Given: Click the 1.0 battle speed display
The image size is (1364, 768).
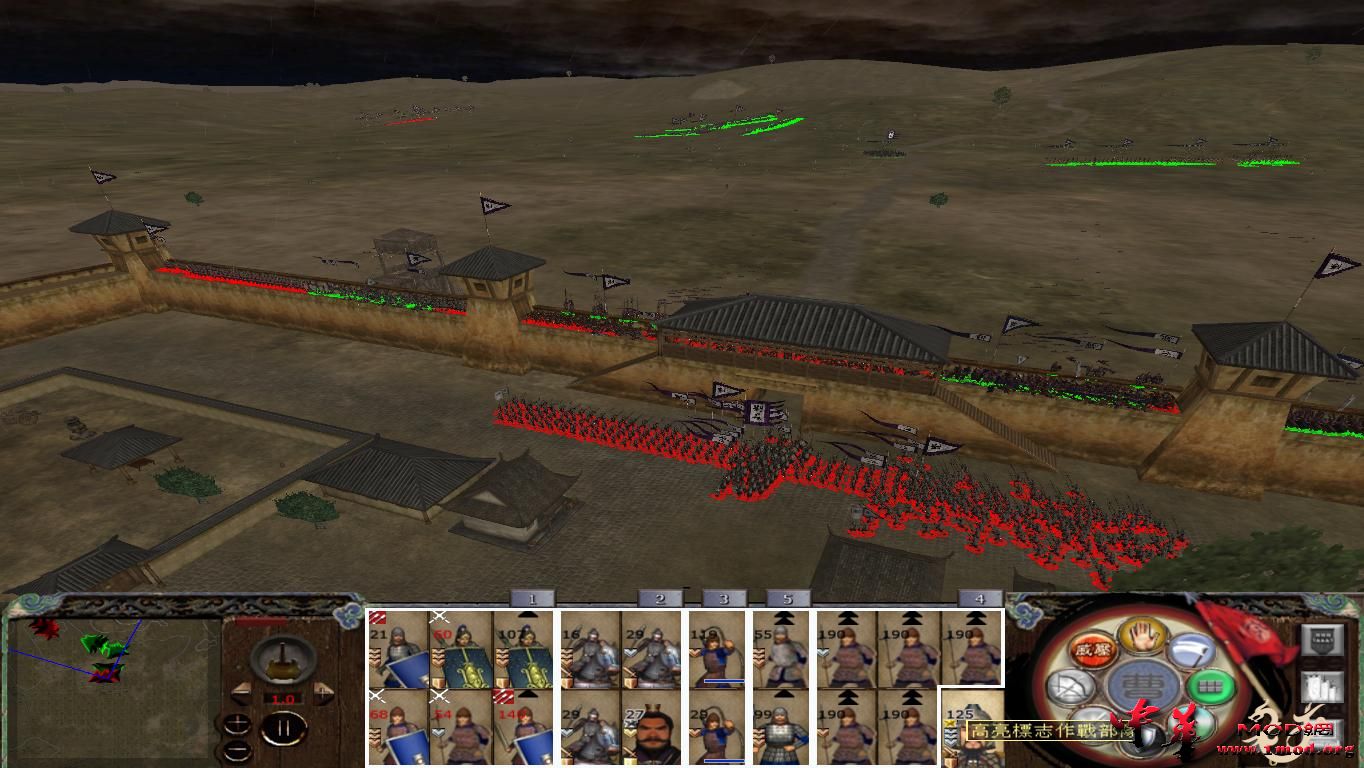Looking at the screenshot, I should (283, 699).
